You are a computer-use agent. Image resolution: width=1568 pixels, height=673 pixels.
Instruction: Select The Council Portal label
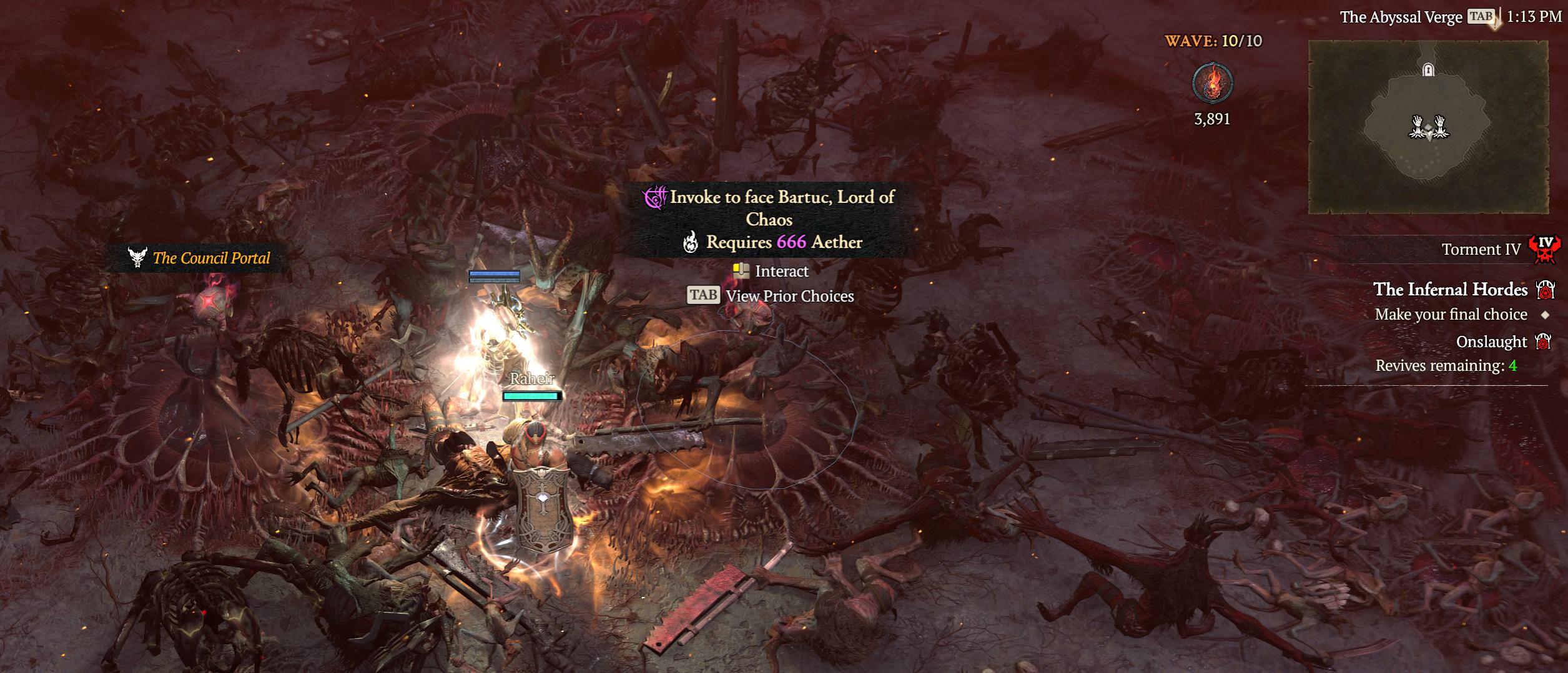coord(211,258)
